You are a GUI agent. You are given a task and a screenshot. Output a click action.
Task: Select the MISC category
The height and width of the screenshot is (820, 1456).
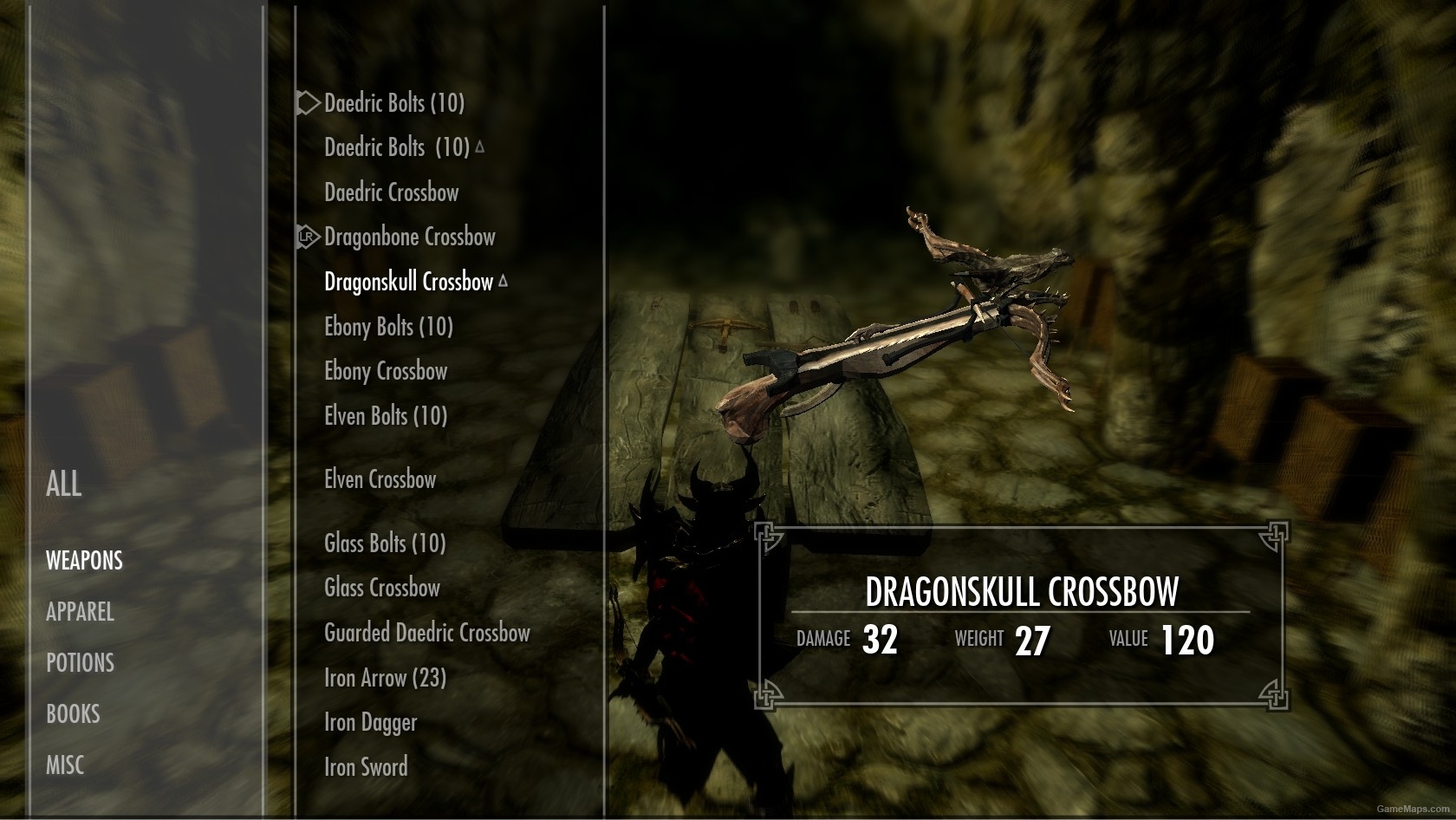pos(65,765)
